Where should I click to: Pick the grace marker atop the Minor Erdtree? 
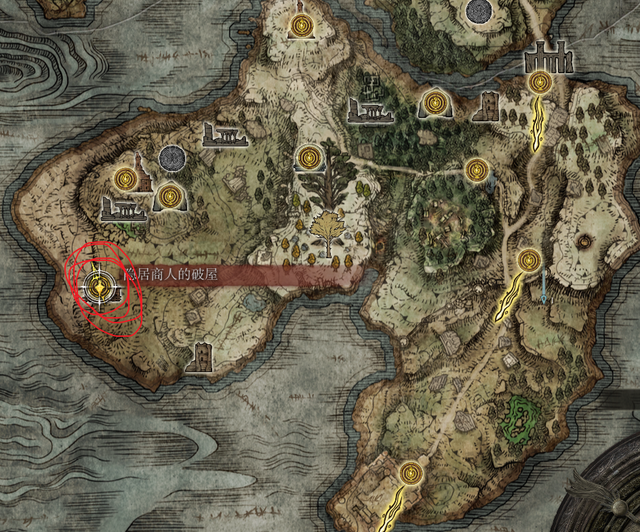(x=309, y=157)
